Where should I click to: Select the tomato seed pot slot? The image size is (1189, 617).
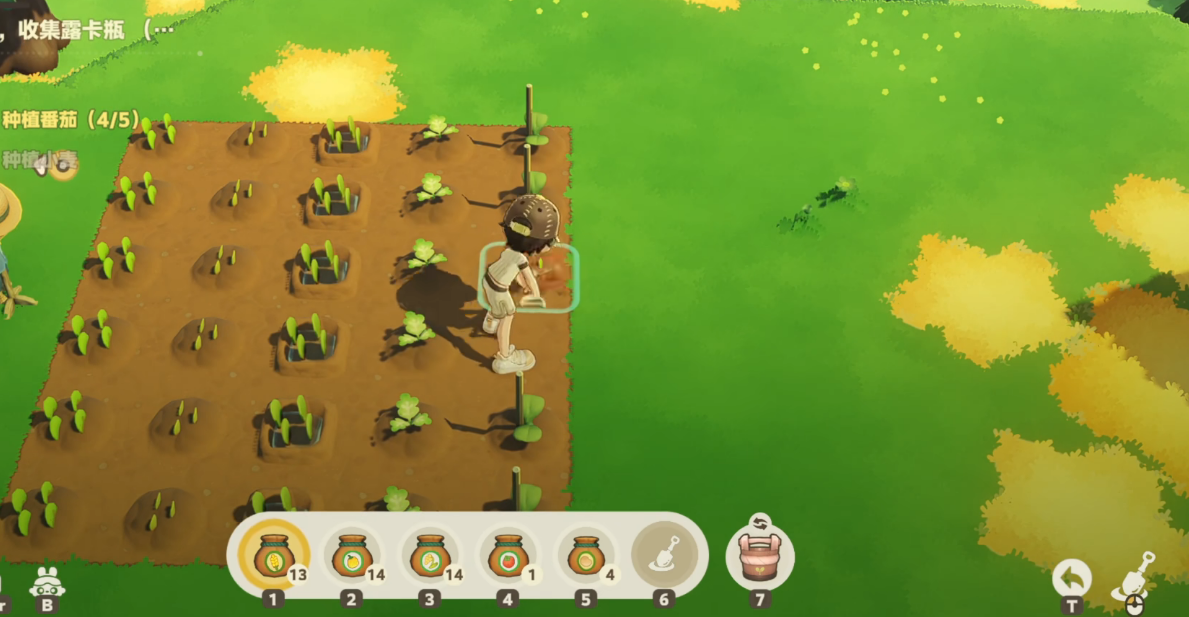coord(508,556)
